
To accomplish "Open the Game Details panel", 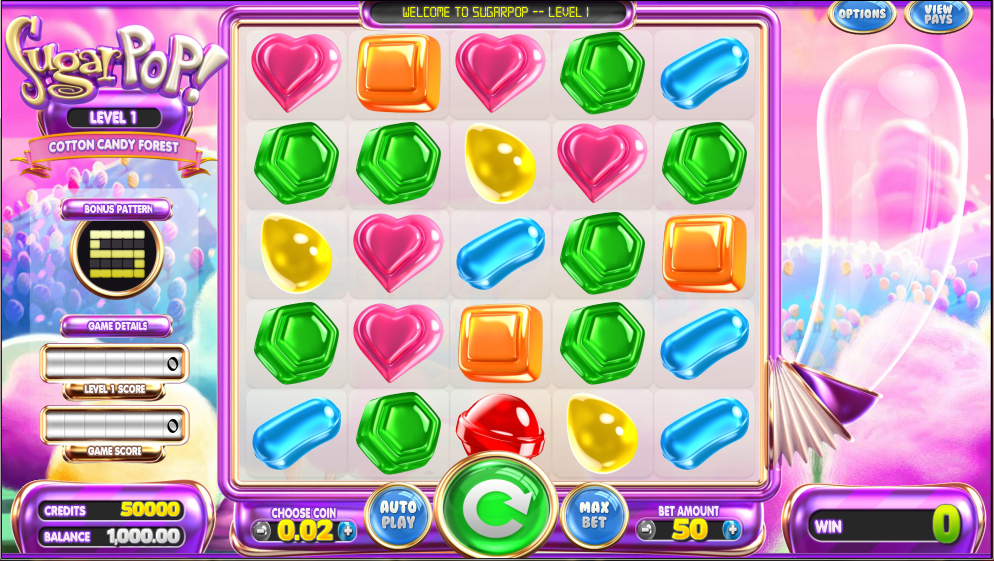I will (x=117, y=326).
